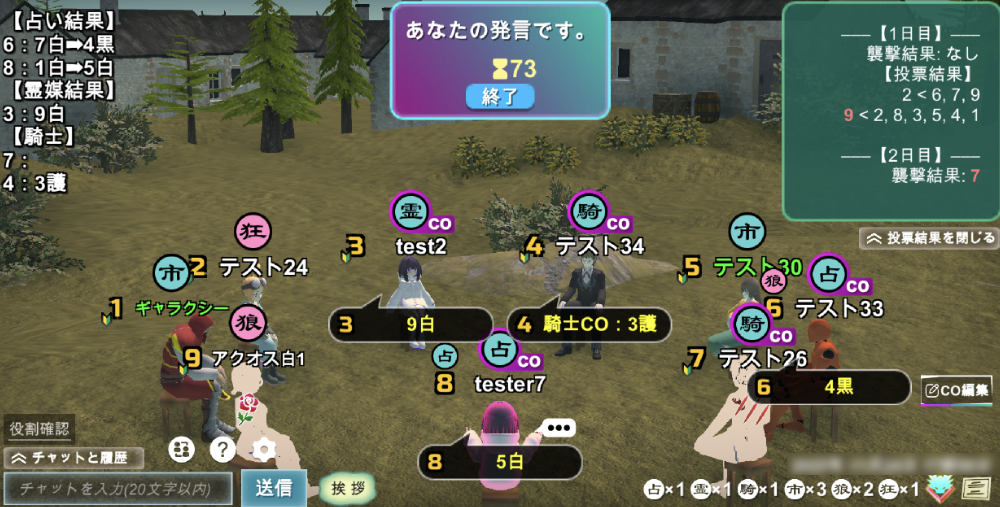
Task: Select player 3 test2 name label
Action: tap(421, 246)
